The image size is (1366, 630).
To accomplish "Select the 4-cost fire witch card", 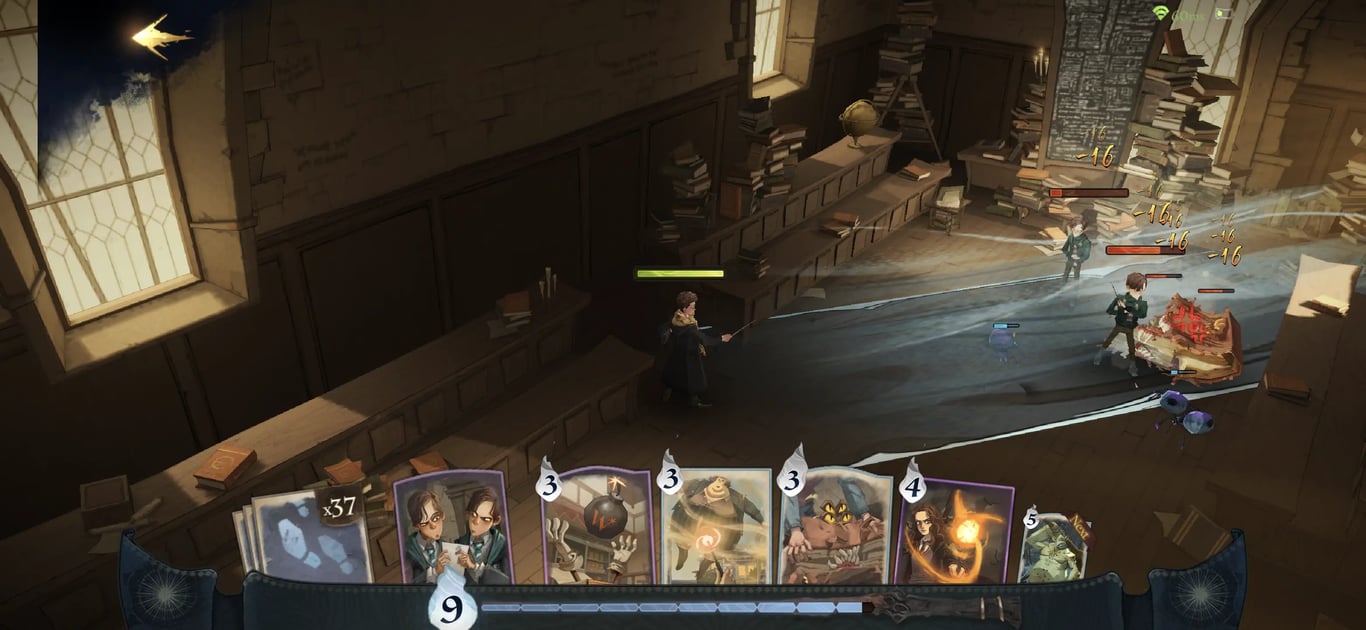I will pos(955,530).
